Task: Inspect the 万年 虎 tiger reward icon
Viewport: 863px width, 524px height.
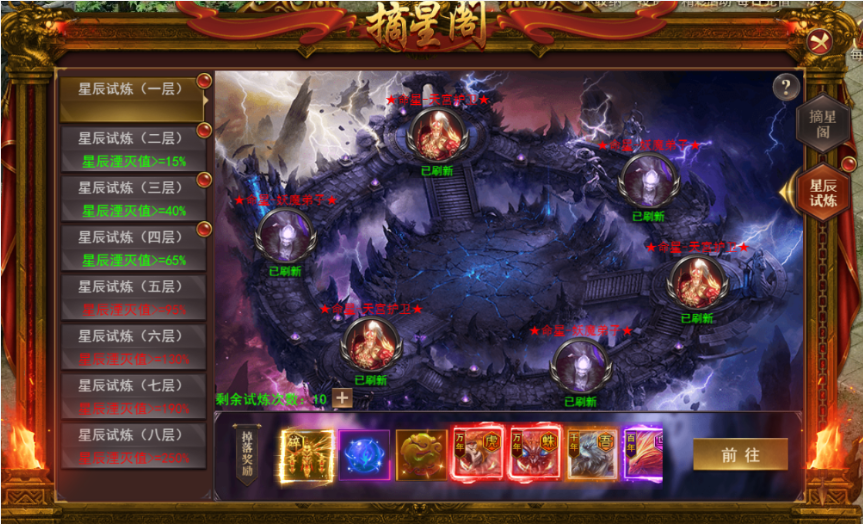Action: point(479,455)
